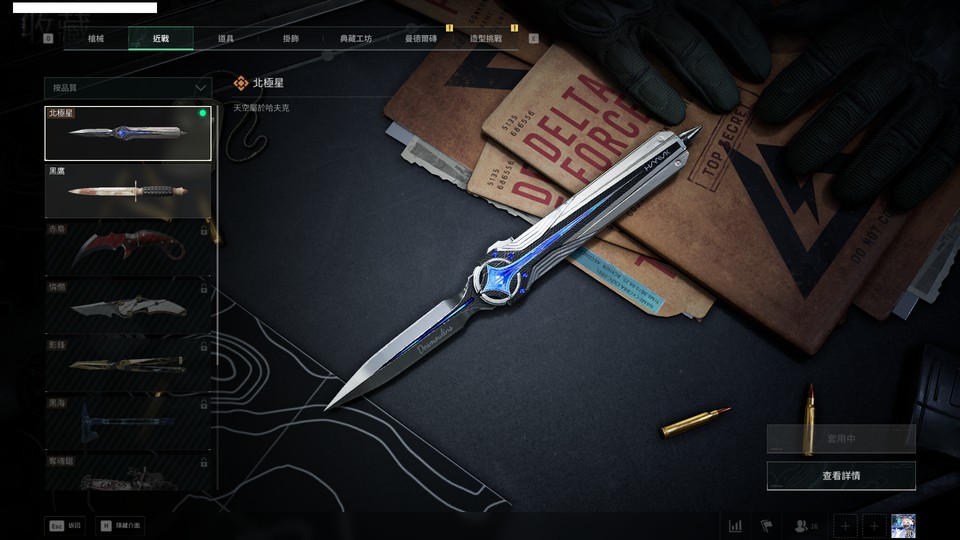Open the 典藏工坊 workshop tab
The image size is (960, 540).
[x=355, y=39]
